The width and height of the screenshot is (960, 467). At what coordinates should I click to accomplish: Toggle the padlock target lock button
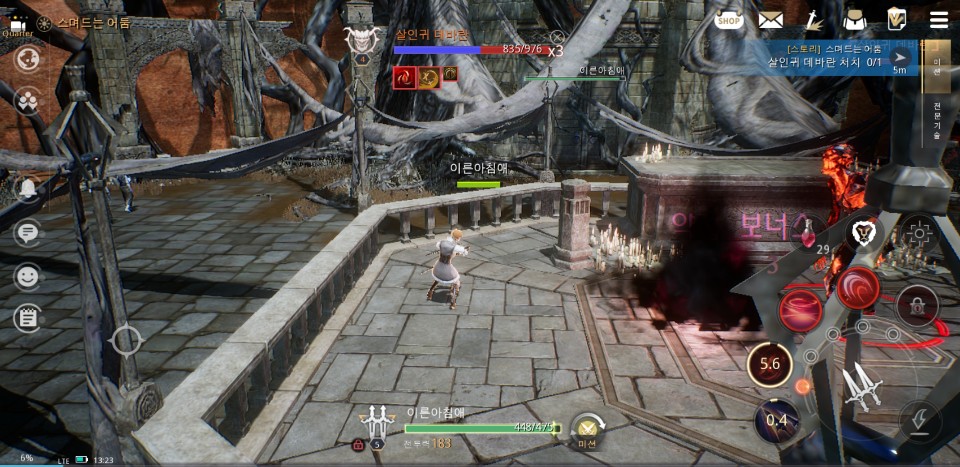coord(916,303)
